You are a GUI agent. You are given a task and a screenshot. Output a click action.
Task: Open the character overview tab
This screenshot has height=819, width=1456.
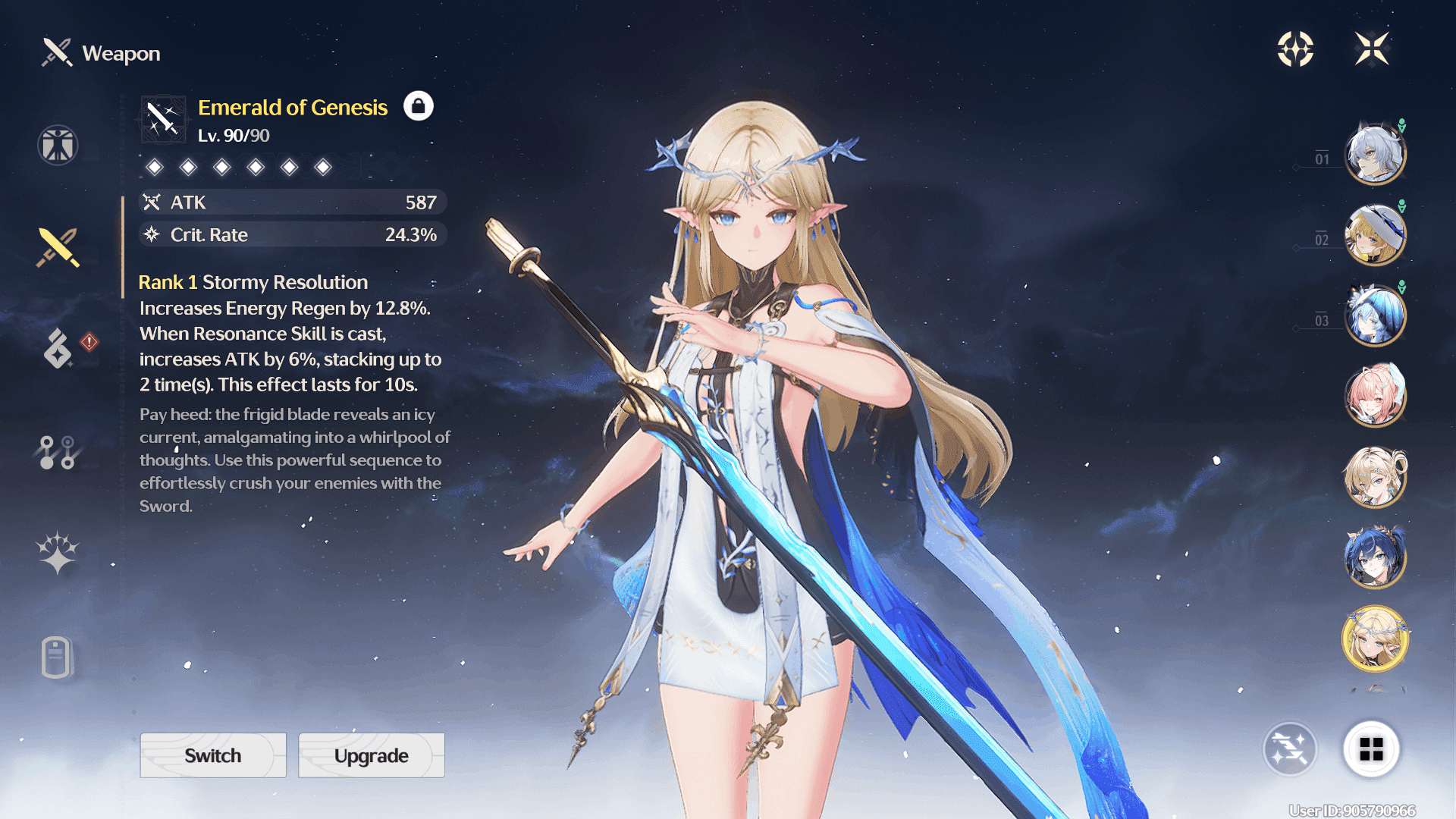pos(58,145)
